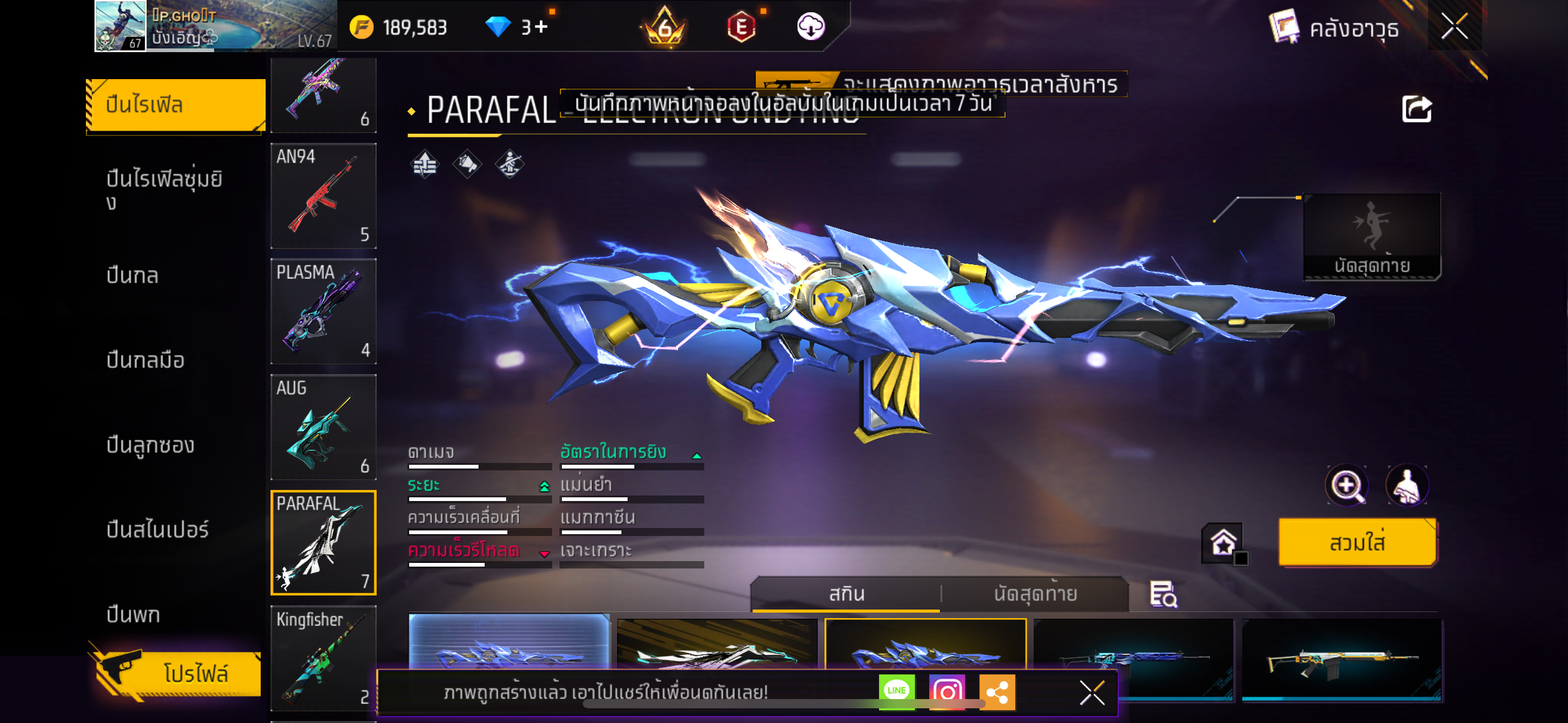This screenshot has width=1568, height=723.
Task: Click the share arrow icon beside weapon title
Action: click(1416, 110)
